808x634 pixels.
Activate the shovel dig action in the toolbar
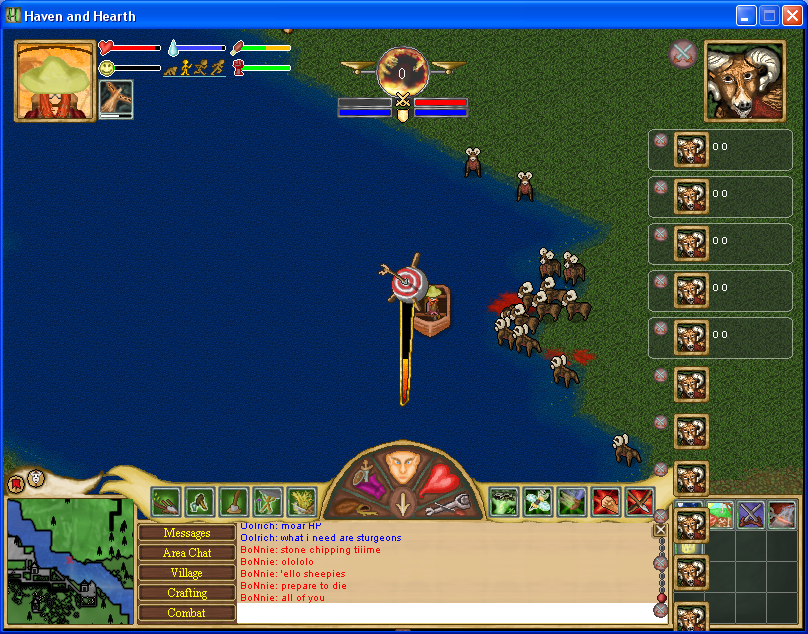(166, 501)
